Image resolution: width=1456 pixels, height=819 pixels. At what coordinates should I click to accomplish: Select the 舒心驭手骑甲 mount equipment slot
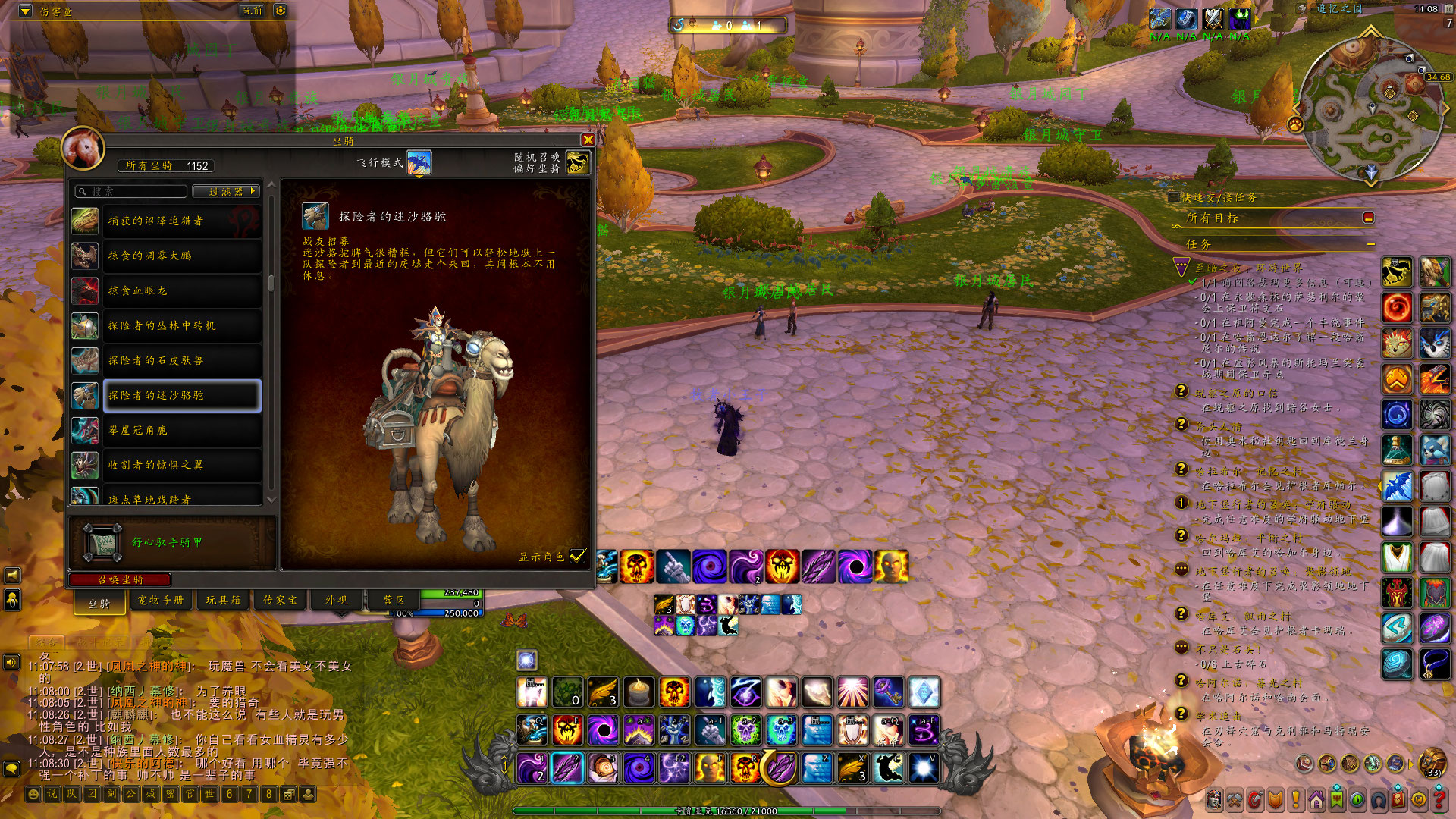click(x=102, y=542)
